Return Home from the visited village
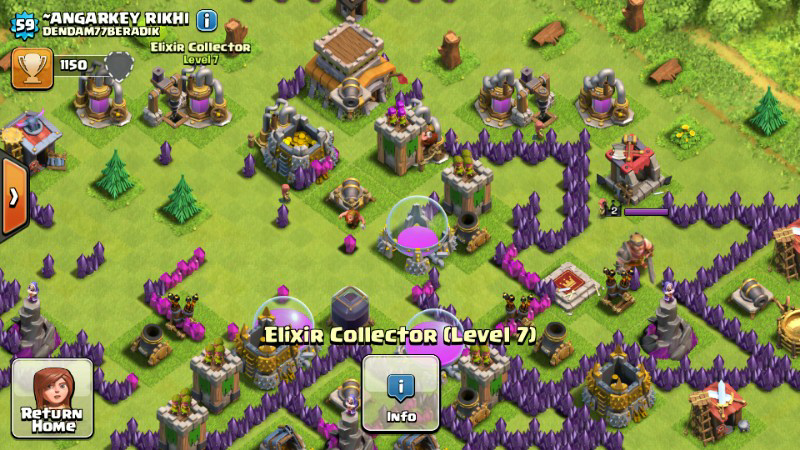800x450 pixels. pyautogui.click(x=52, y=398)
